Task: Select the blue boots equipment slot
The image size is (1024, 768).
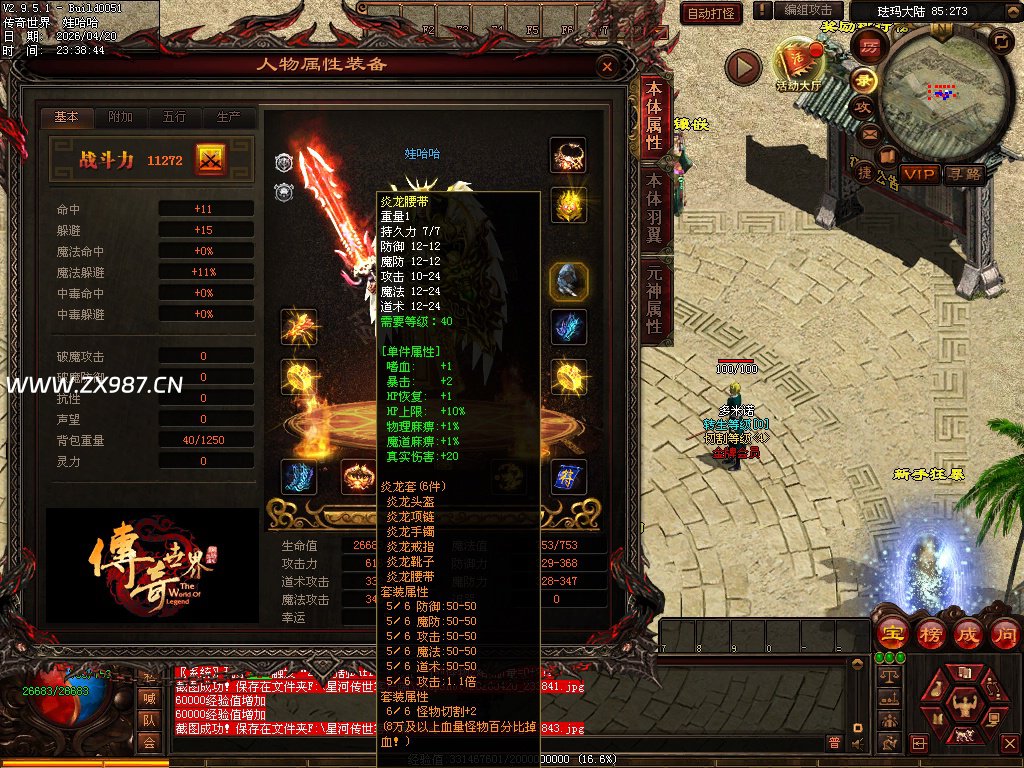Action: click(299, 477)
